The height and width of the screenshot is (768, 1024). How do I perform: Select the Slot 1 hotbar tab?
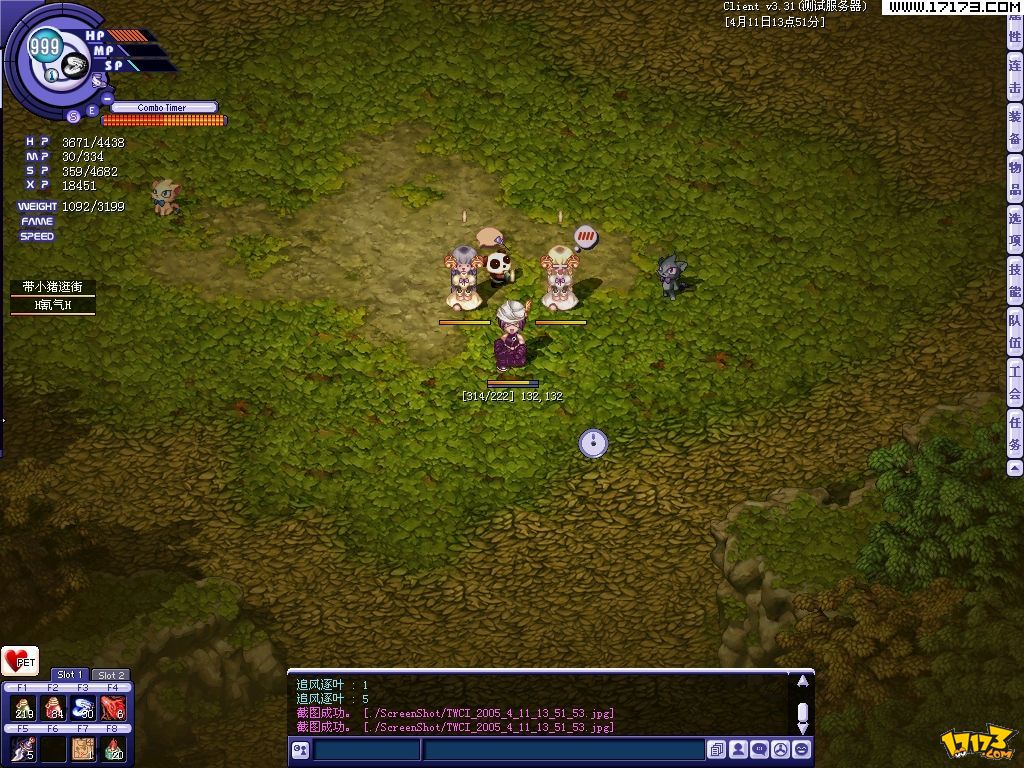click(69, 675)
